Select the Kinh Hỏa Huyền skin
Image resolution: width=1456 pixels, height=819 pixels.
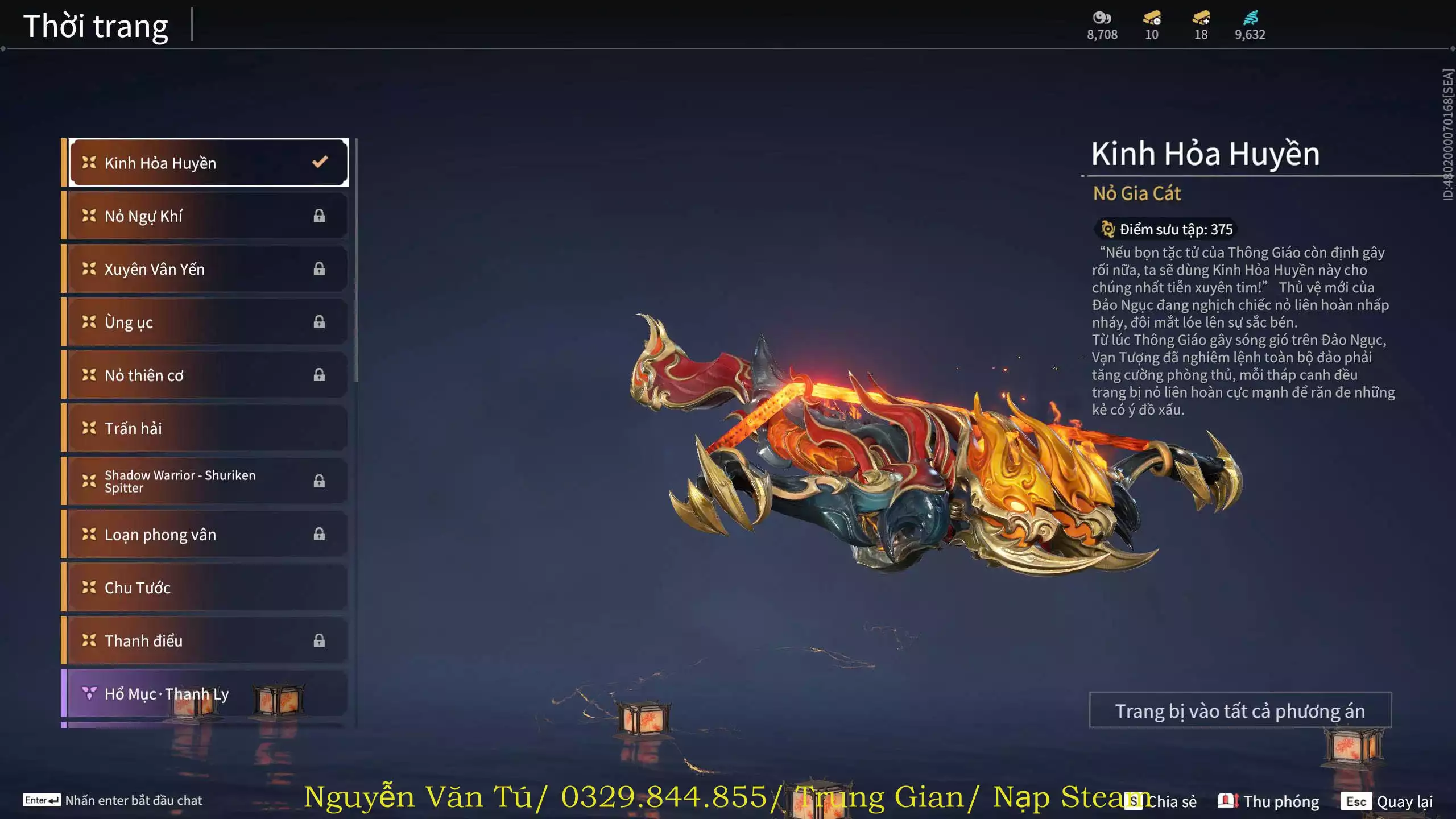(208, 163)
